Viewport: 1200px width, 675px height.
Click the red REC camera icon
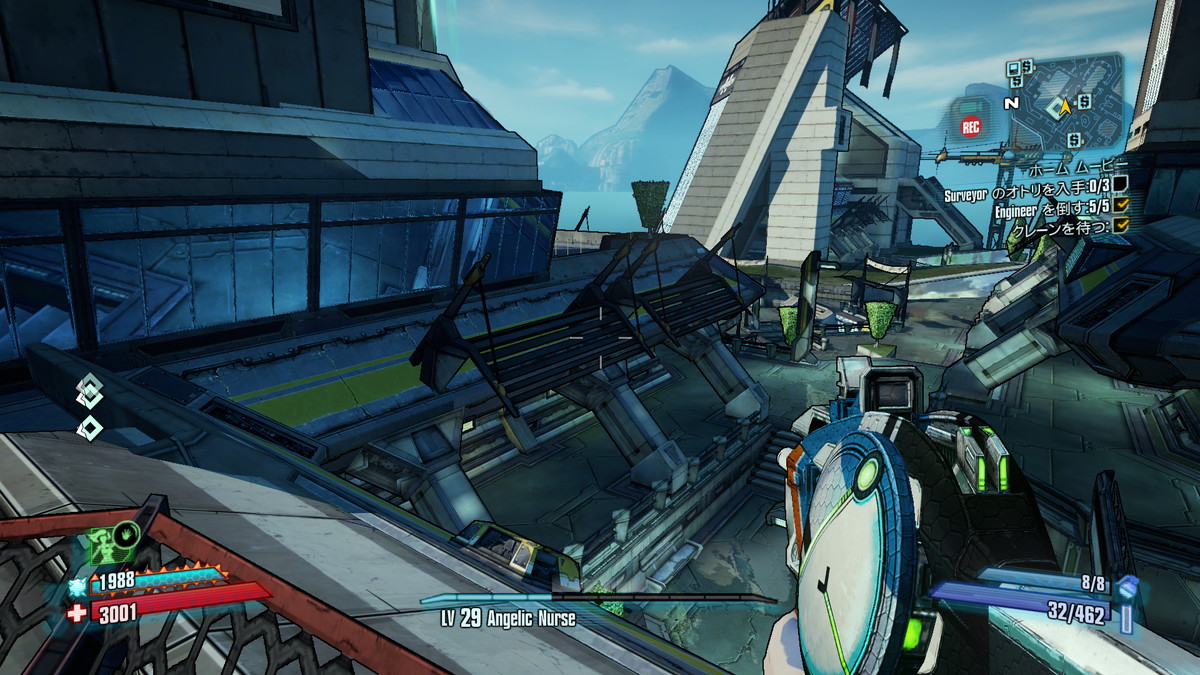click(970, 126)
